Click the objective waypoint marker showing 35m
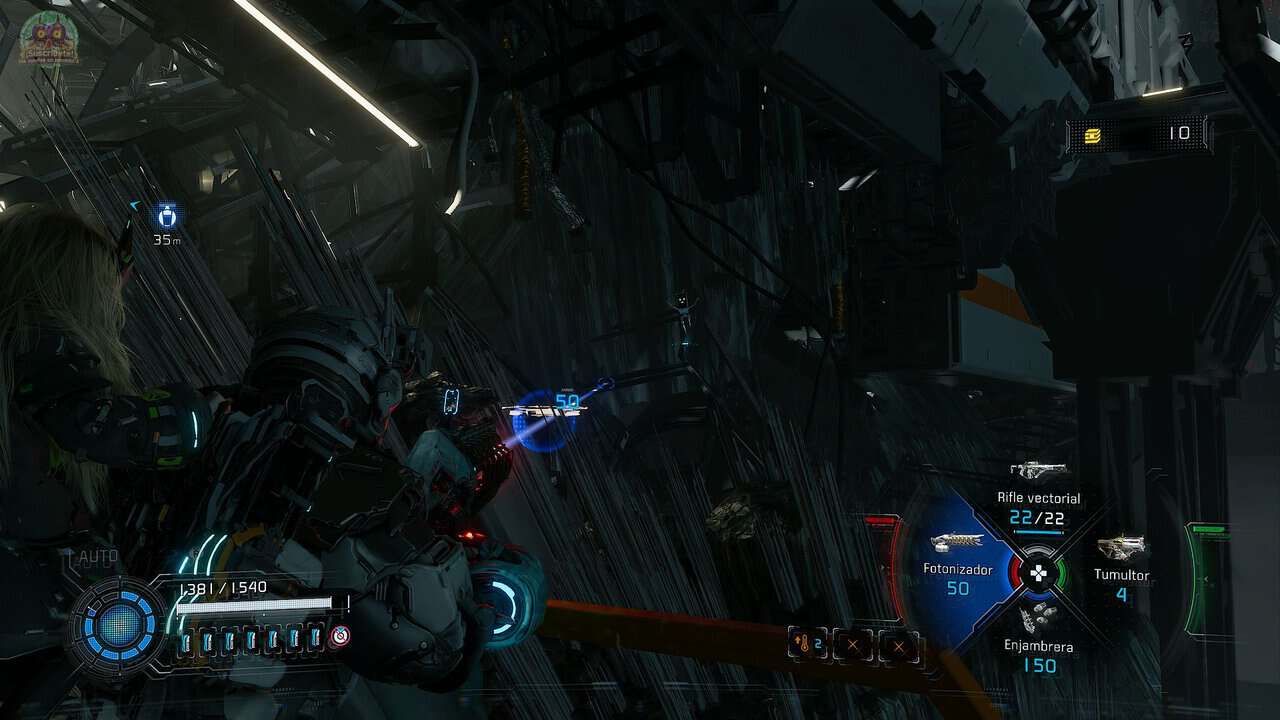Viewport: 1280px width, 720px height. point(167,215)
